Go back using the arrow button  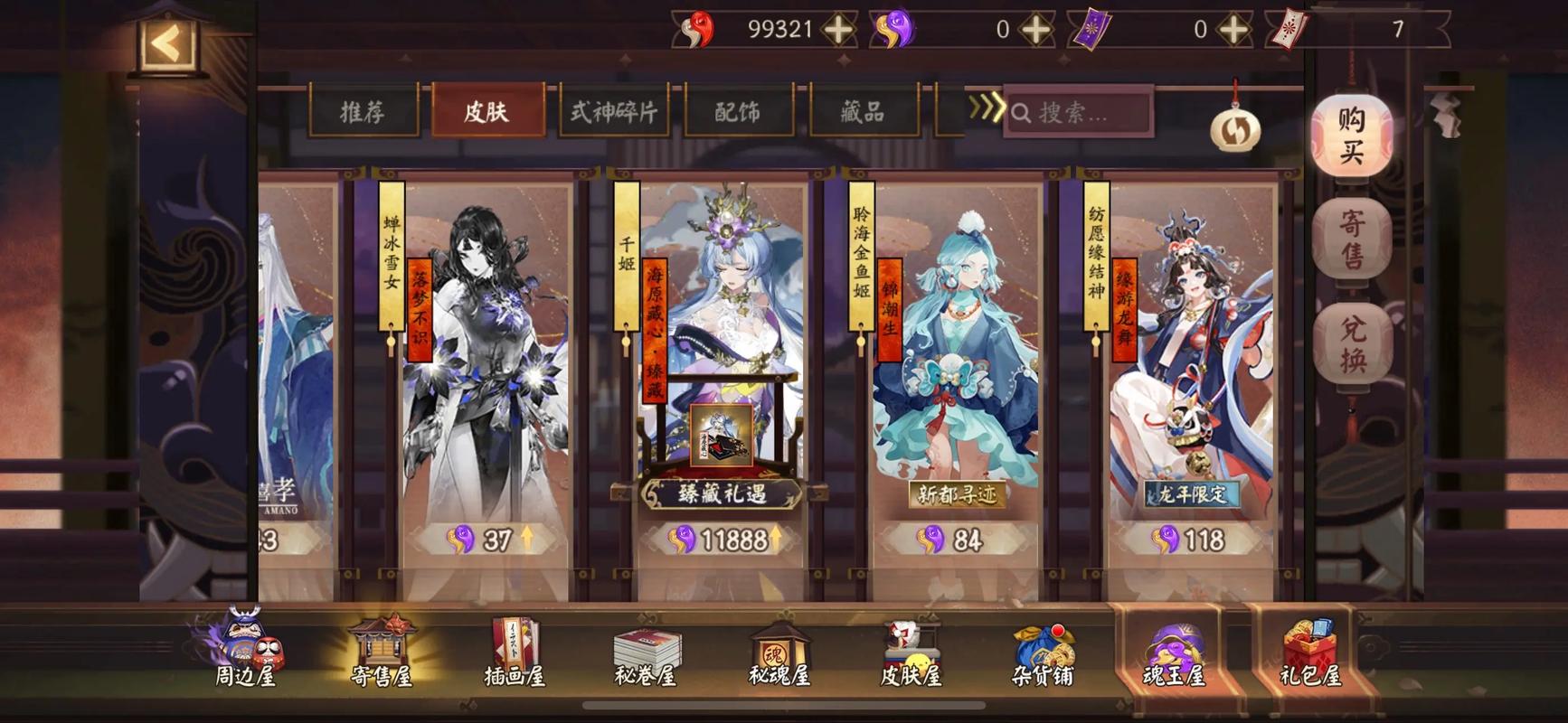tap(167, 43)
